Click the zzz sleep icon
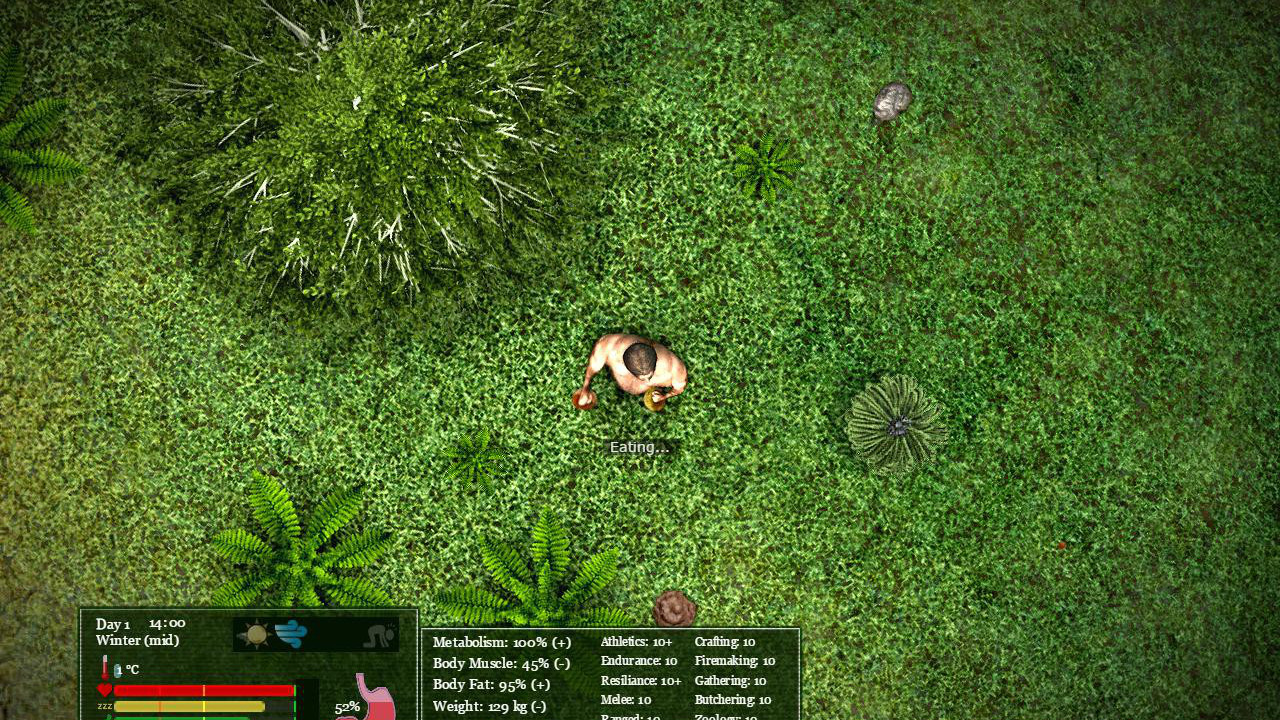 pyautogui.click(x=104, y=705)
